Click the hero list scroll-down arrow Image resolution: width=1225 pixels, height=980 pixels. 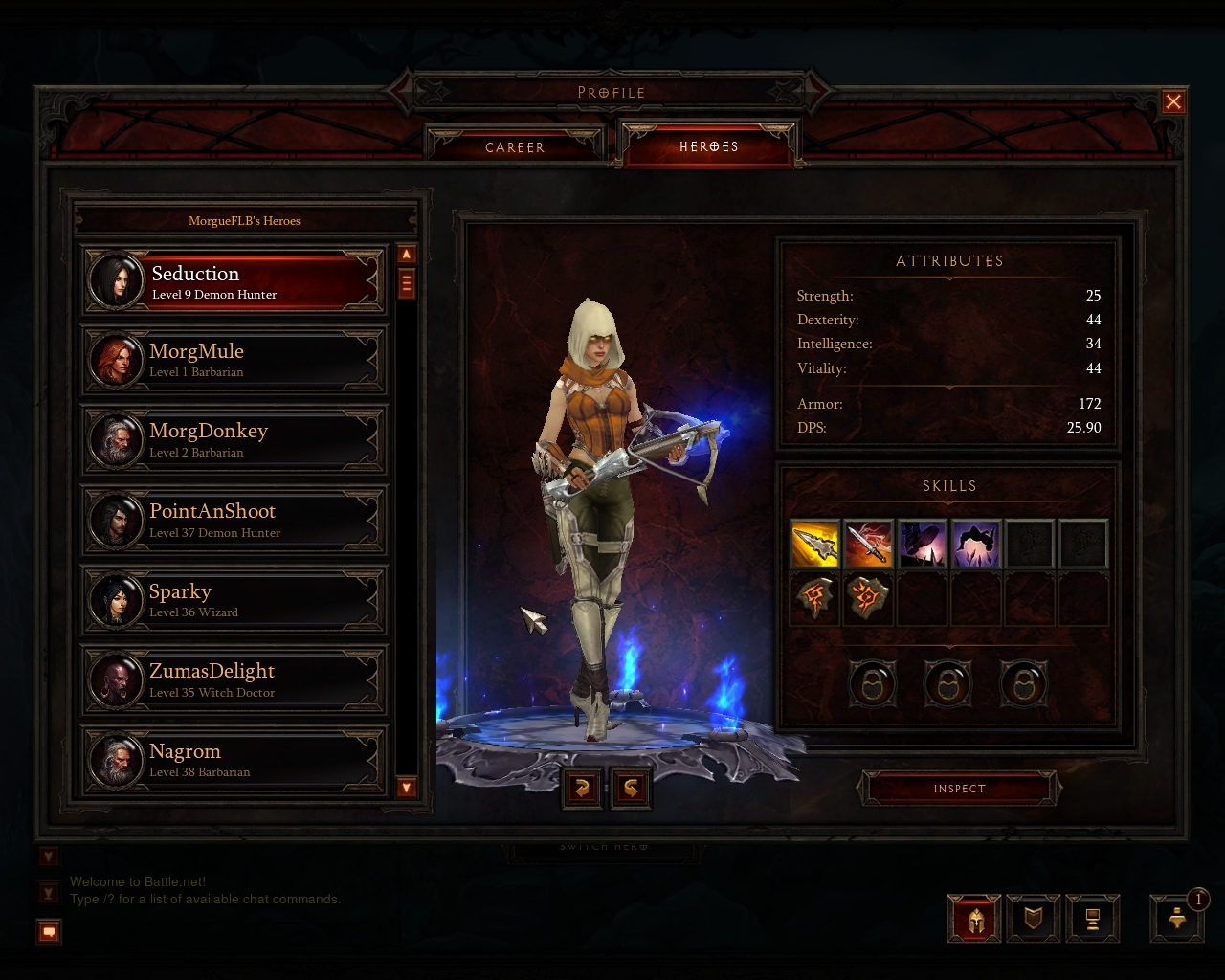click(407, 788)
